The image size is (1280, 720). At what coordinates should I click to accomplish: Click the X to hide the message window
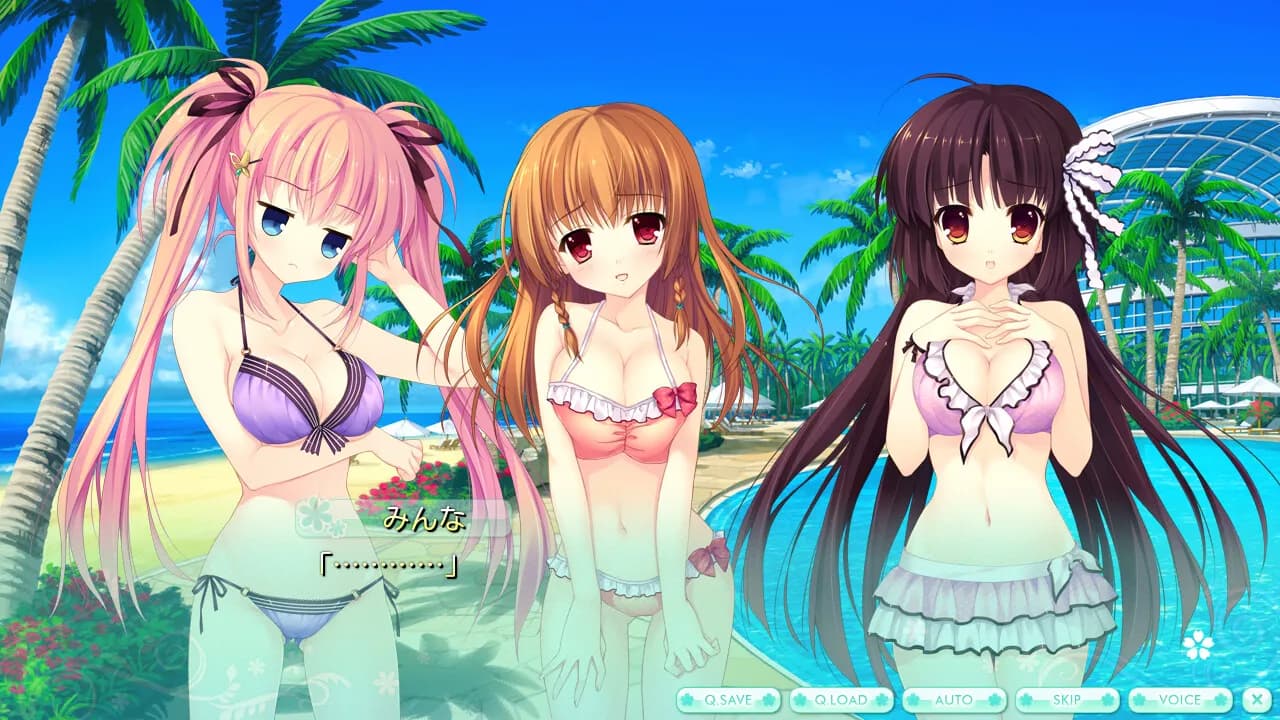(x=1257, y=700)
